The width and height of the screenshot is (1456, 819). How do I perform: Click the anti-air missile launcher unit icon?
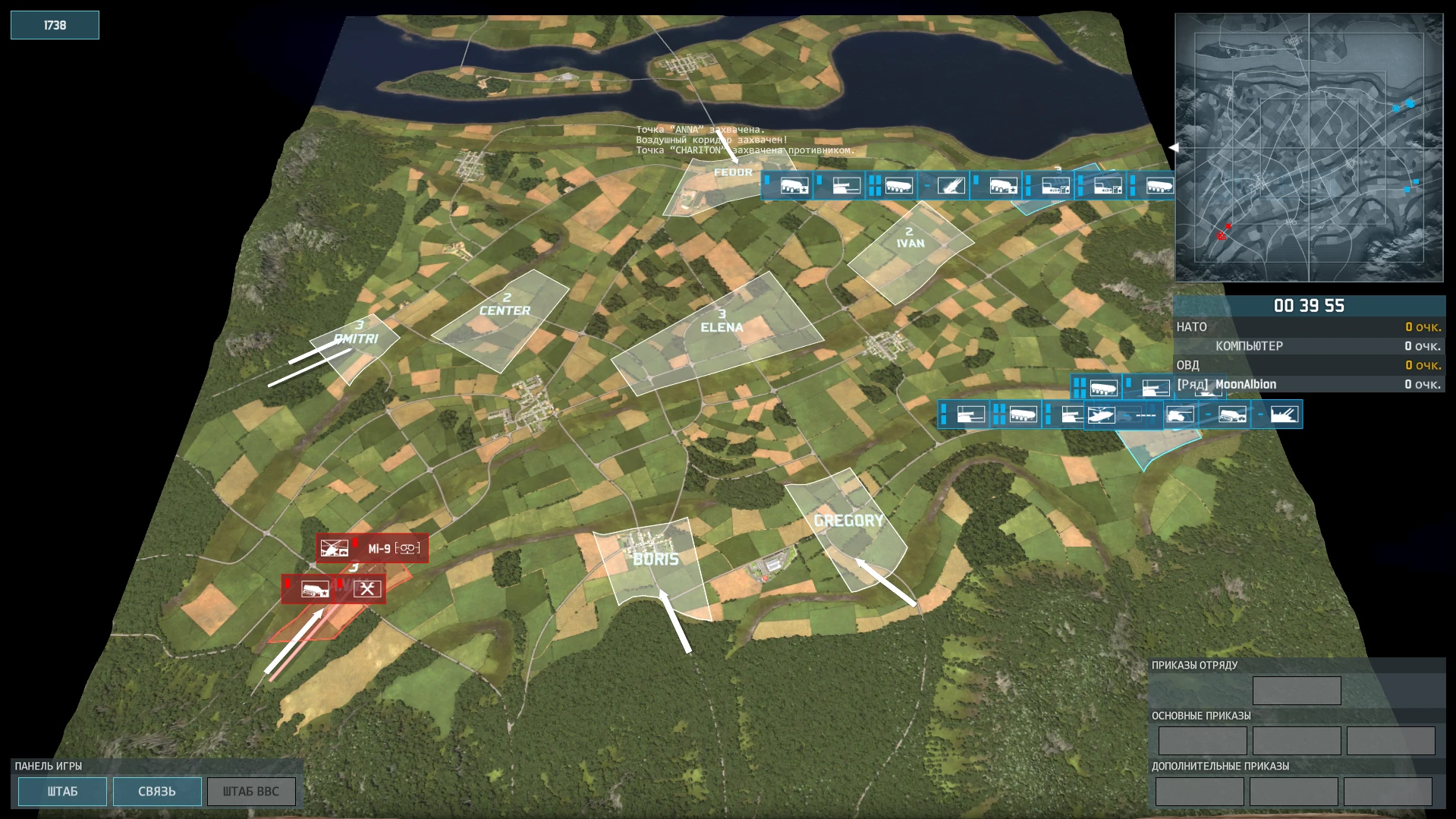click(x=950, y=186)
